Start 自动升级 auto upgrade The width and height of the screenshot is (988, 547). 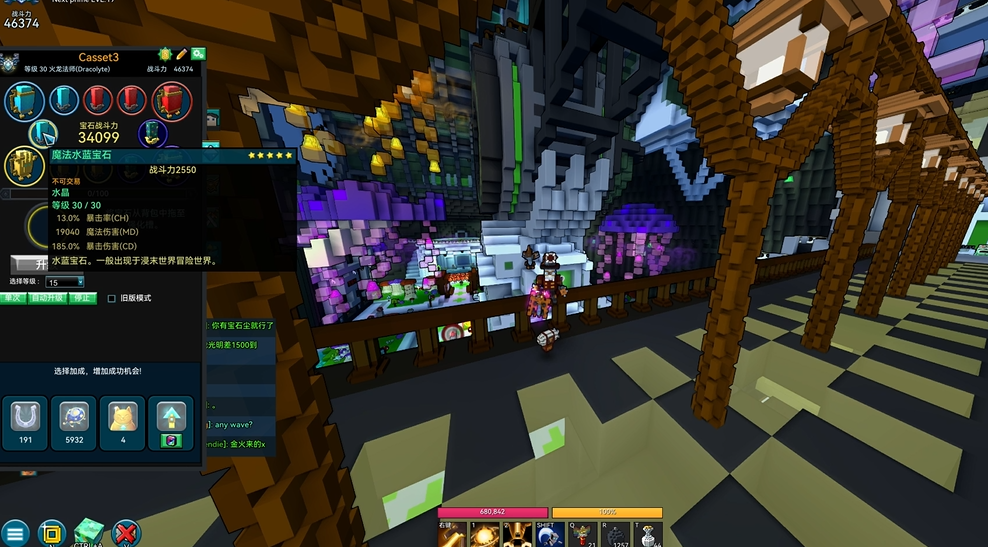[47, 297]
